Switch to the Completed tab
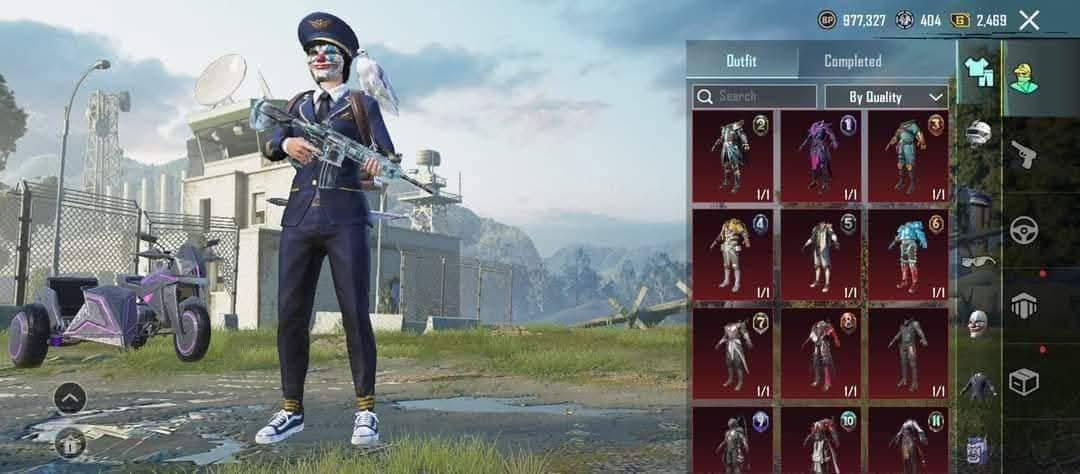This screenshot has height=474, width=1080. 852,61
